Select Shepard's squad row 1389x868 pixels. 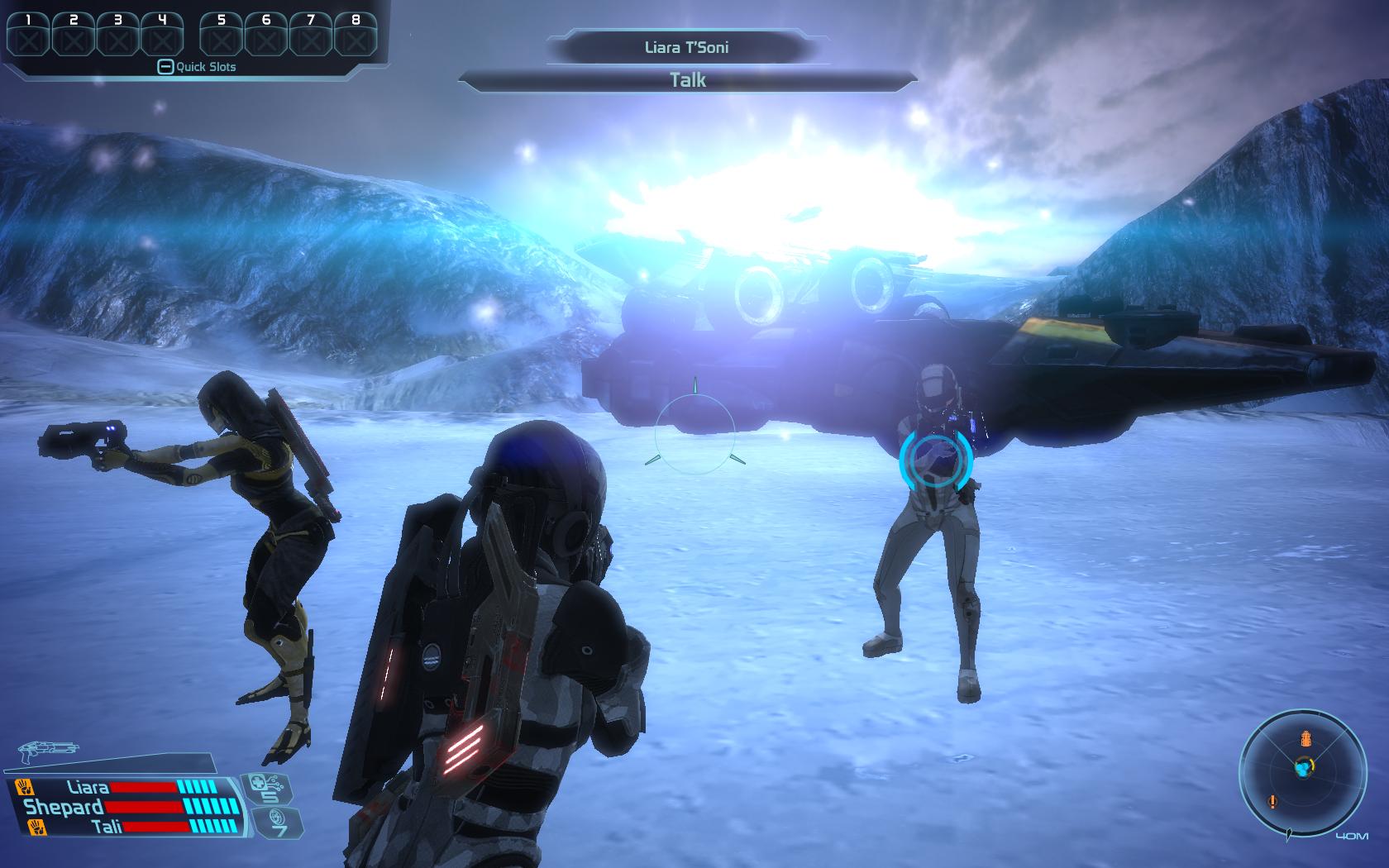(x=124, y=806)
